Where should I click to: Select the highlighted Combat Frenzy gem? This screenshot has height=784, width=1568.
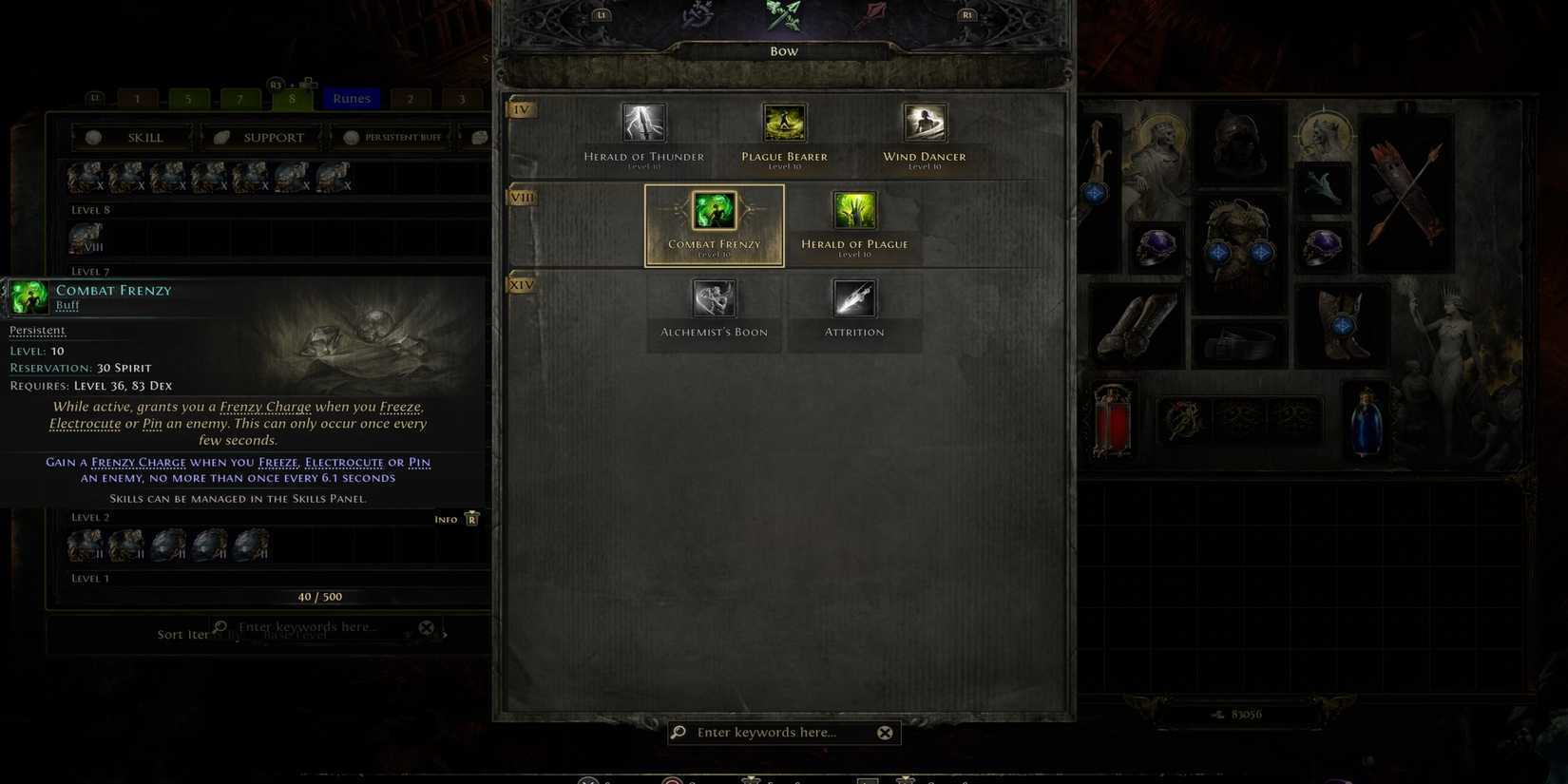pyautogui.click(x=714, y=209)
